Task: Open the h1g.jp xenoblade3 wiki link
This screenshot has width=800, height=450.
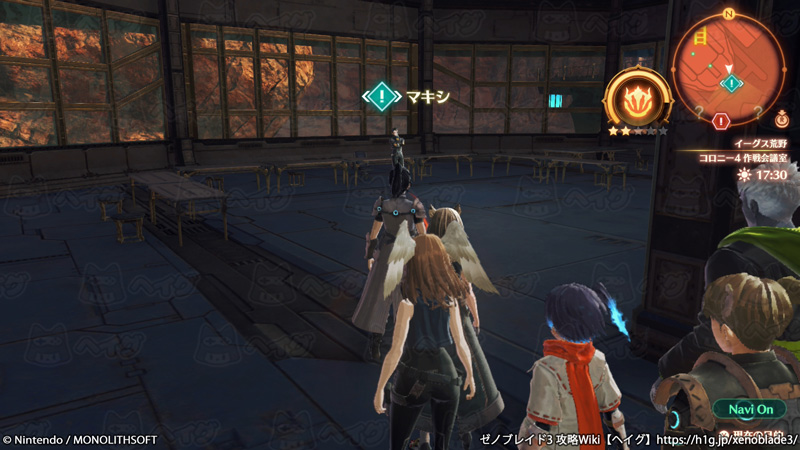Action: coord(730,440)
